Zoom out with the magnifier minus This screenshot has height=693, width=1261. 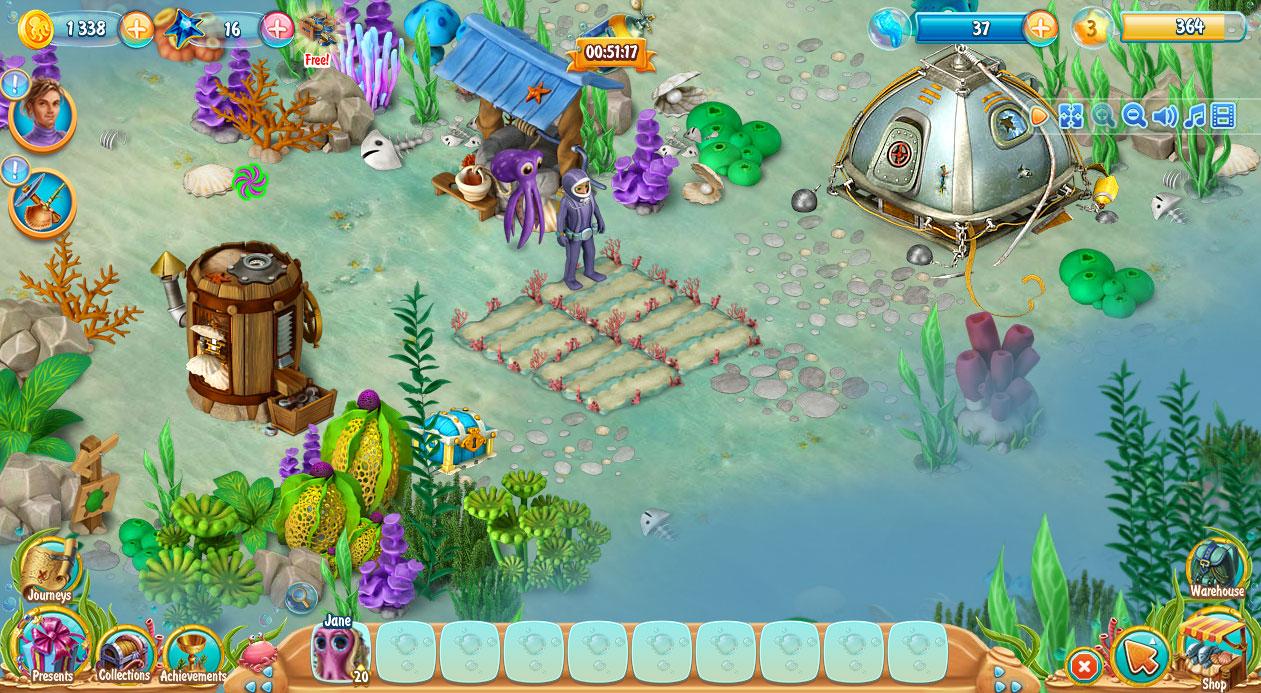coord(1134,116)
